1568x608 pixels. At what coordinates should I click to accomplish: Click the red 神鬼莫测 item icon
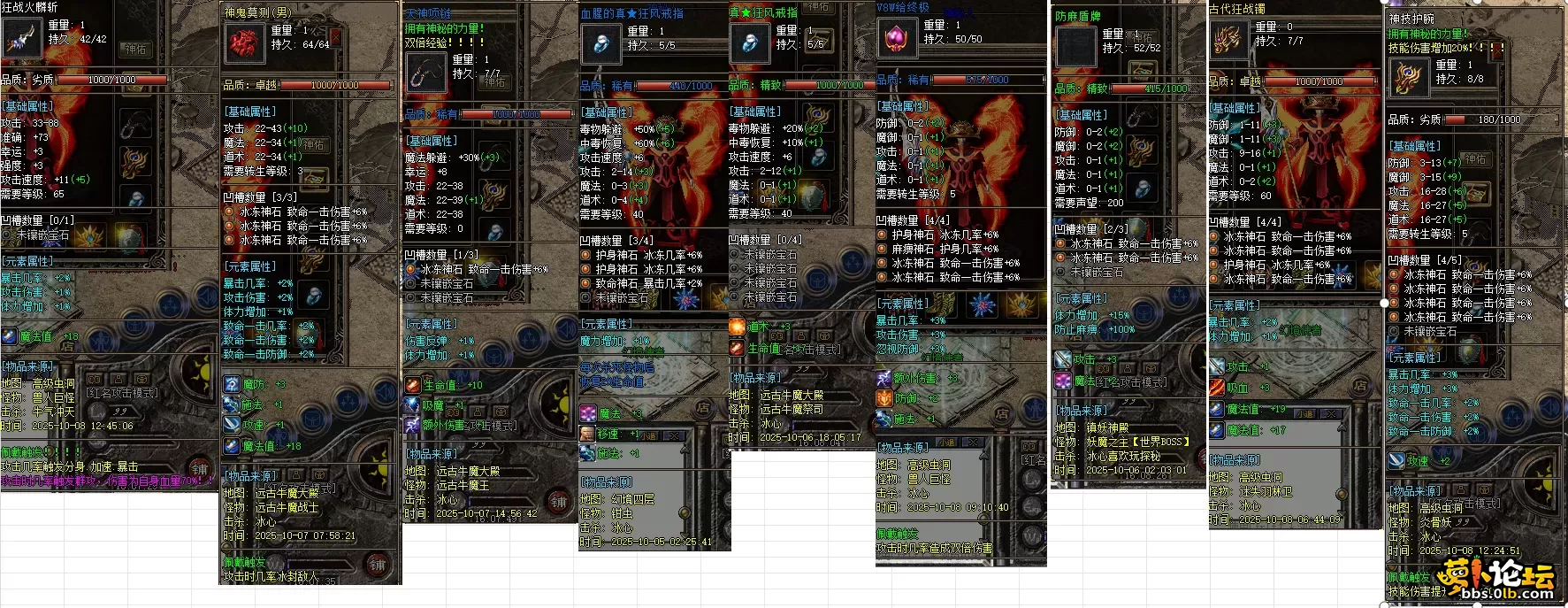(245, 42)
